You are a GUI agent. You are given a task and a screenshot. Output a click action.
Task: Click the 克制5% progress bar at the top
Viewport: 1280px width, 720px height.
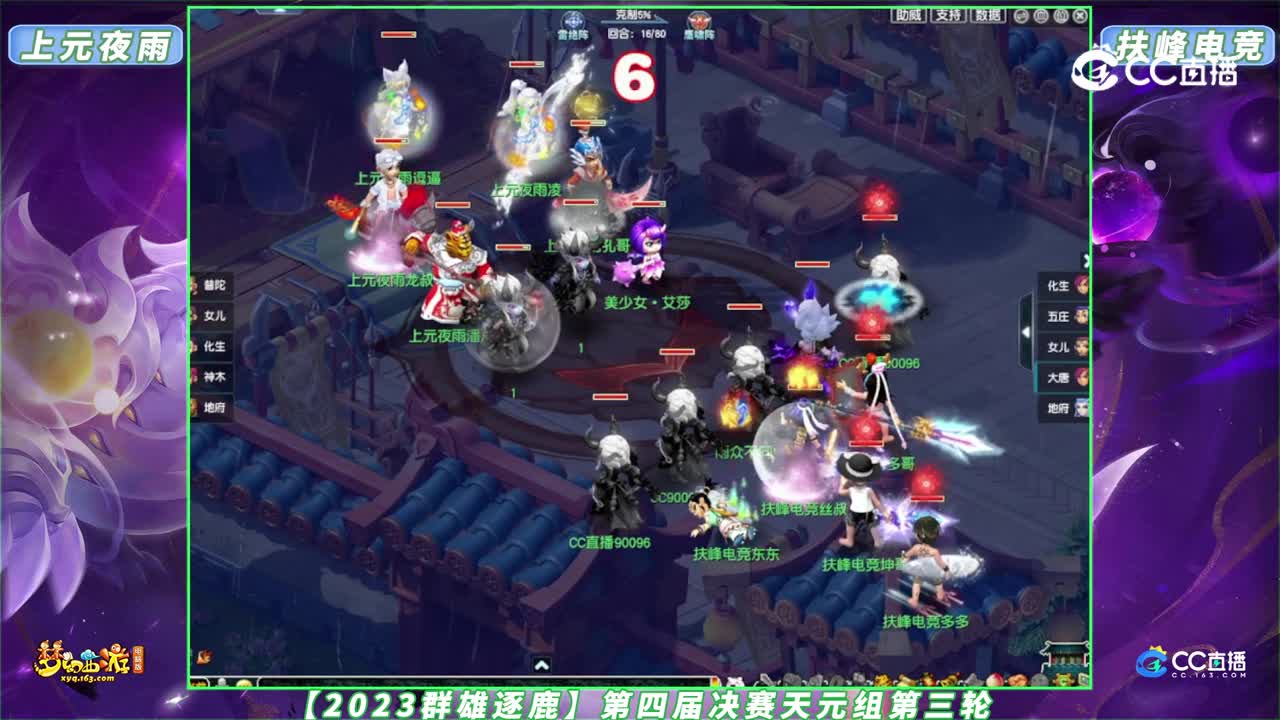pos(634,15)
